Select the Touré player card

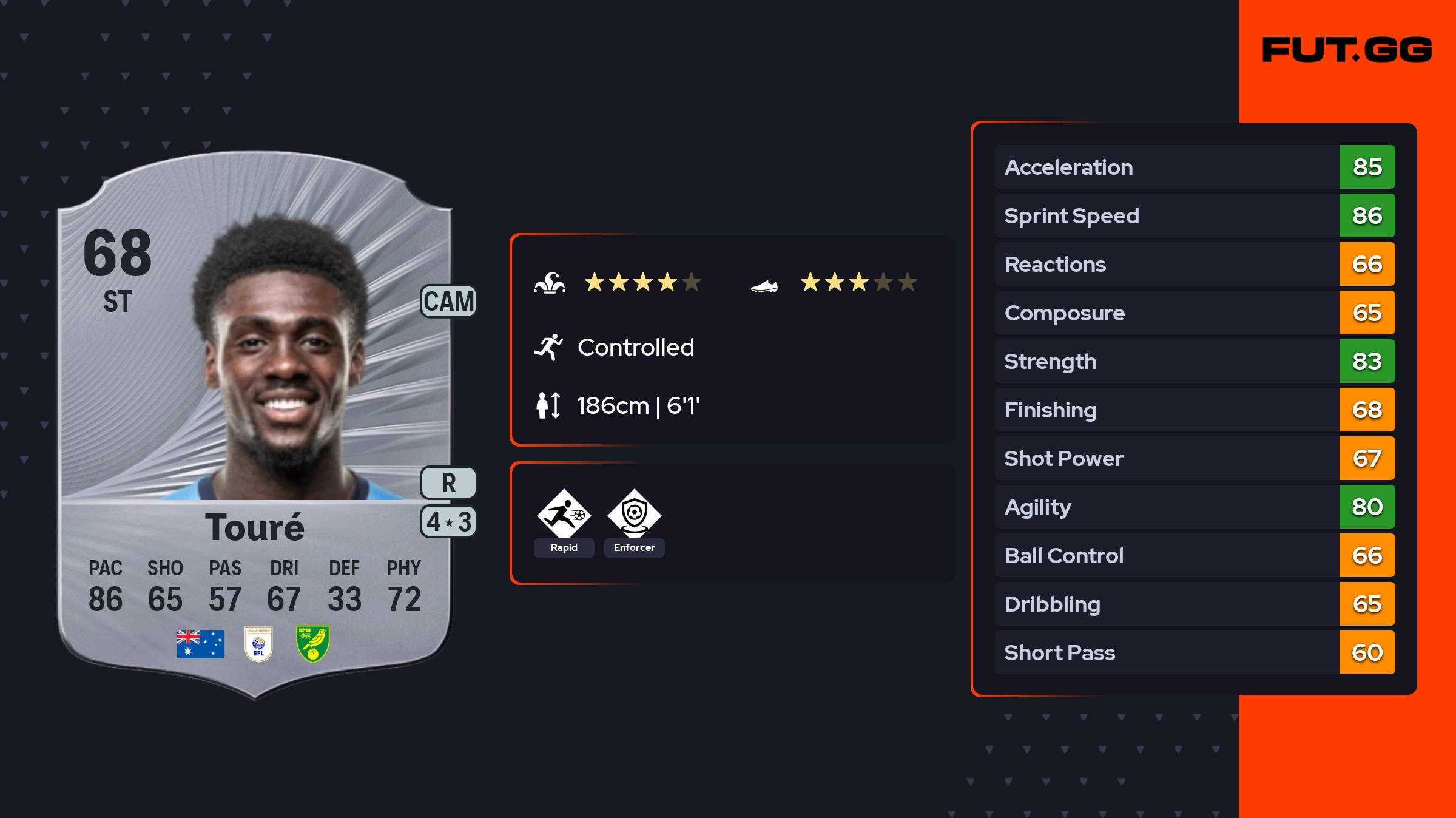coord(255,425)
